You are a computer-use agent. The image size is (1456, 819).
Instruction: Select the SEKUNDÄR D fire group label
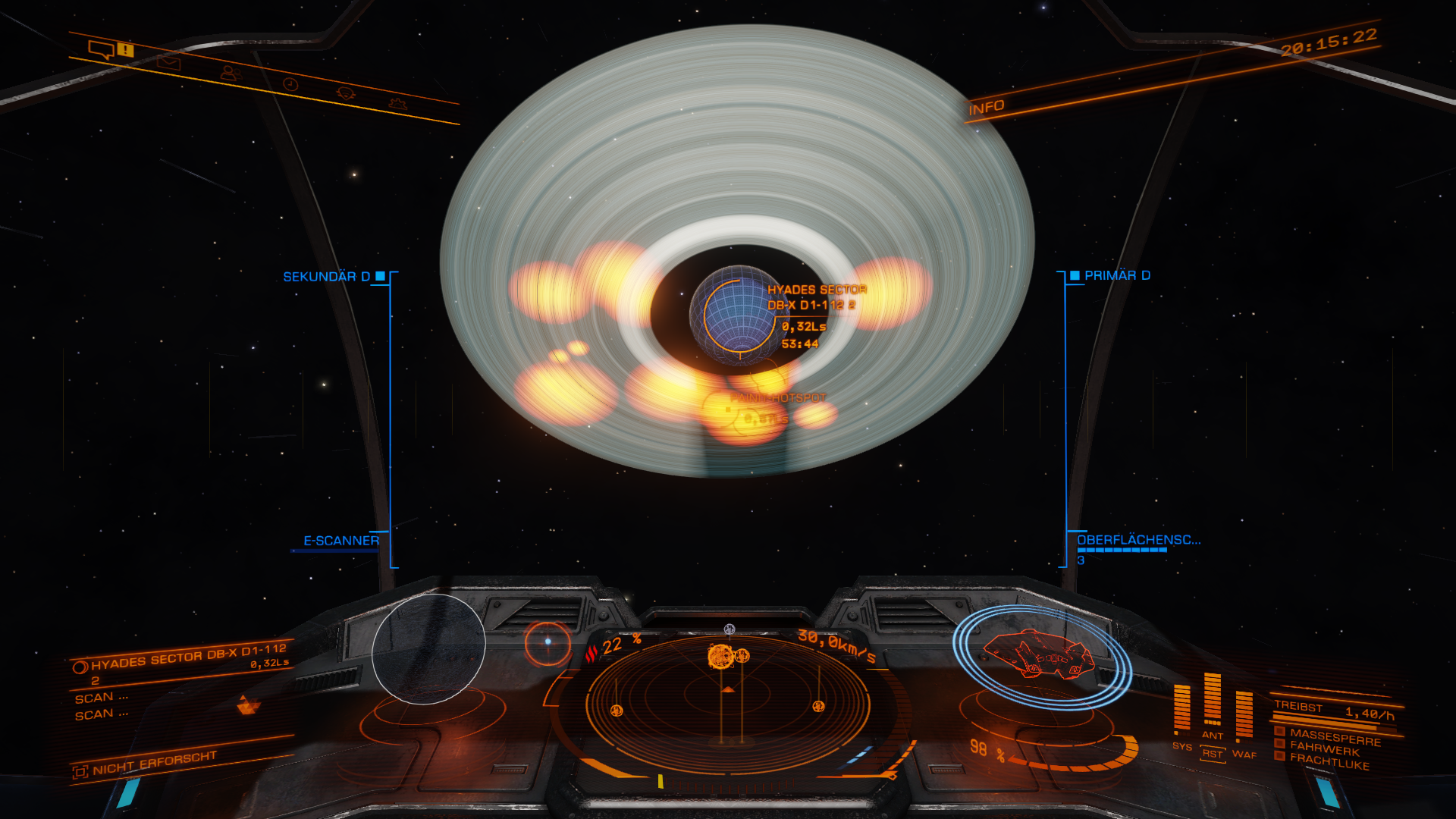[x=327, y=277]
